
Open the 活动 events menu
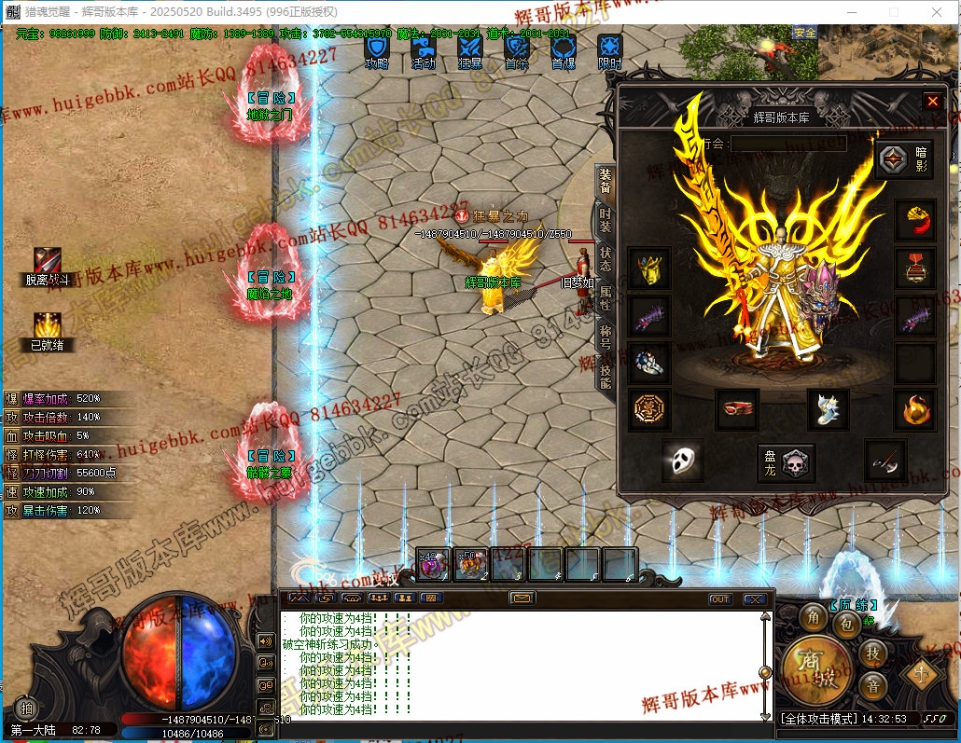423,49
